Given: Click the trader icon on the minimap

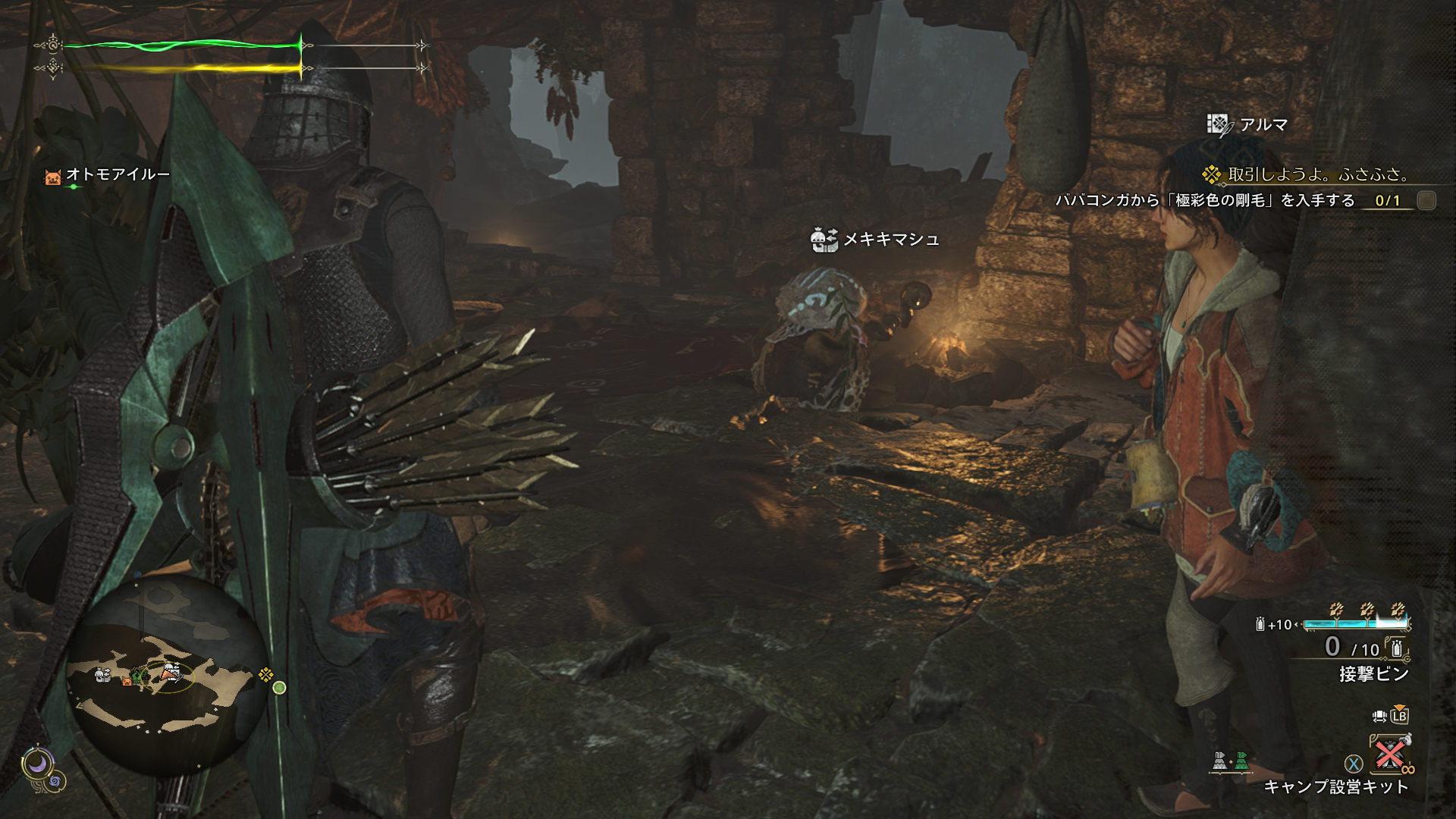Looking at the screenshot, I should tap(102, 675).
